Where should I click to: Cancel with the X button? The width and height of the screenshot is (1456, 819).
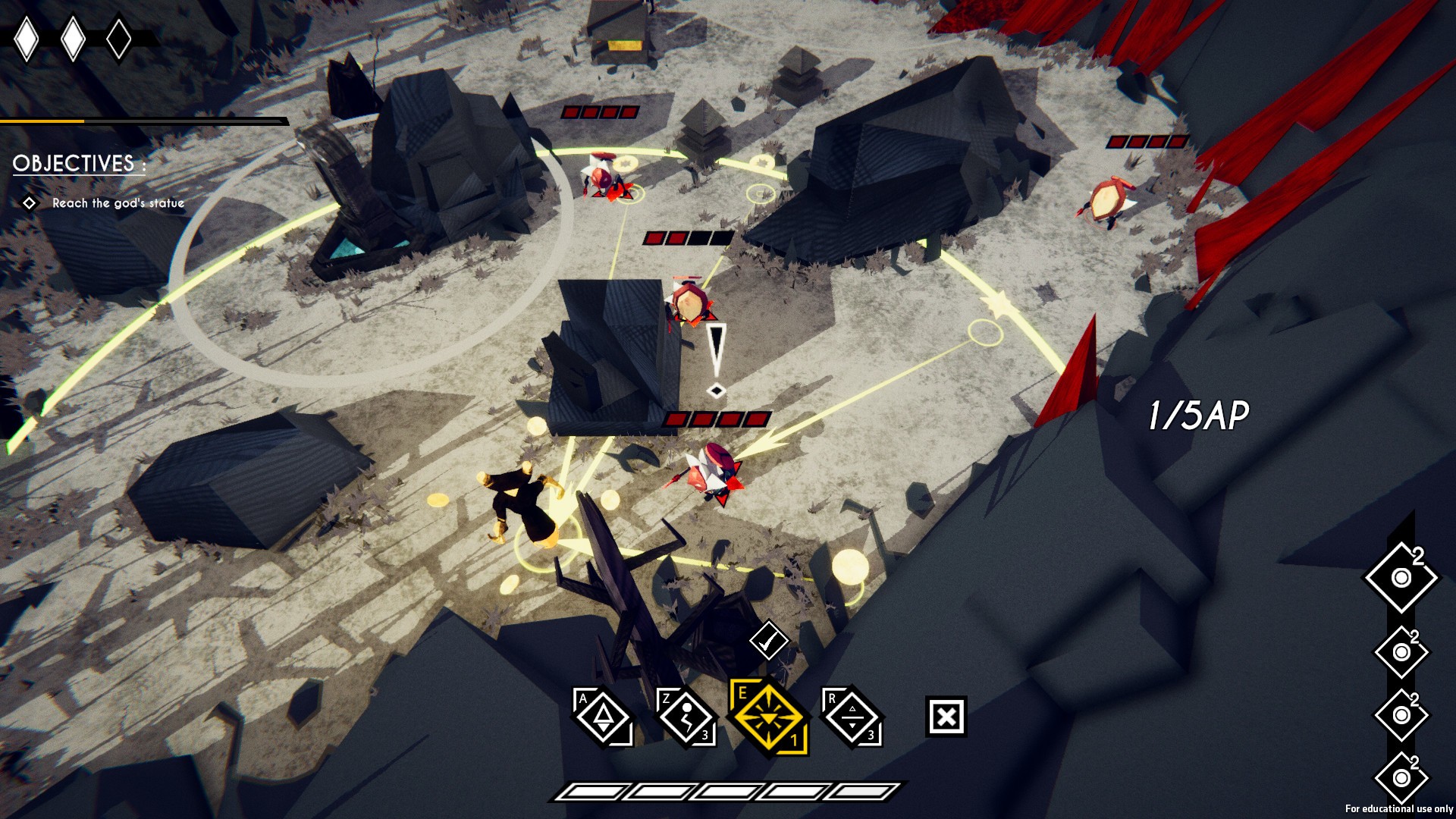946,717
